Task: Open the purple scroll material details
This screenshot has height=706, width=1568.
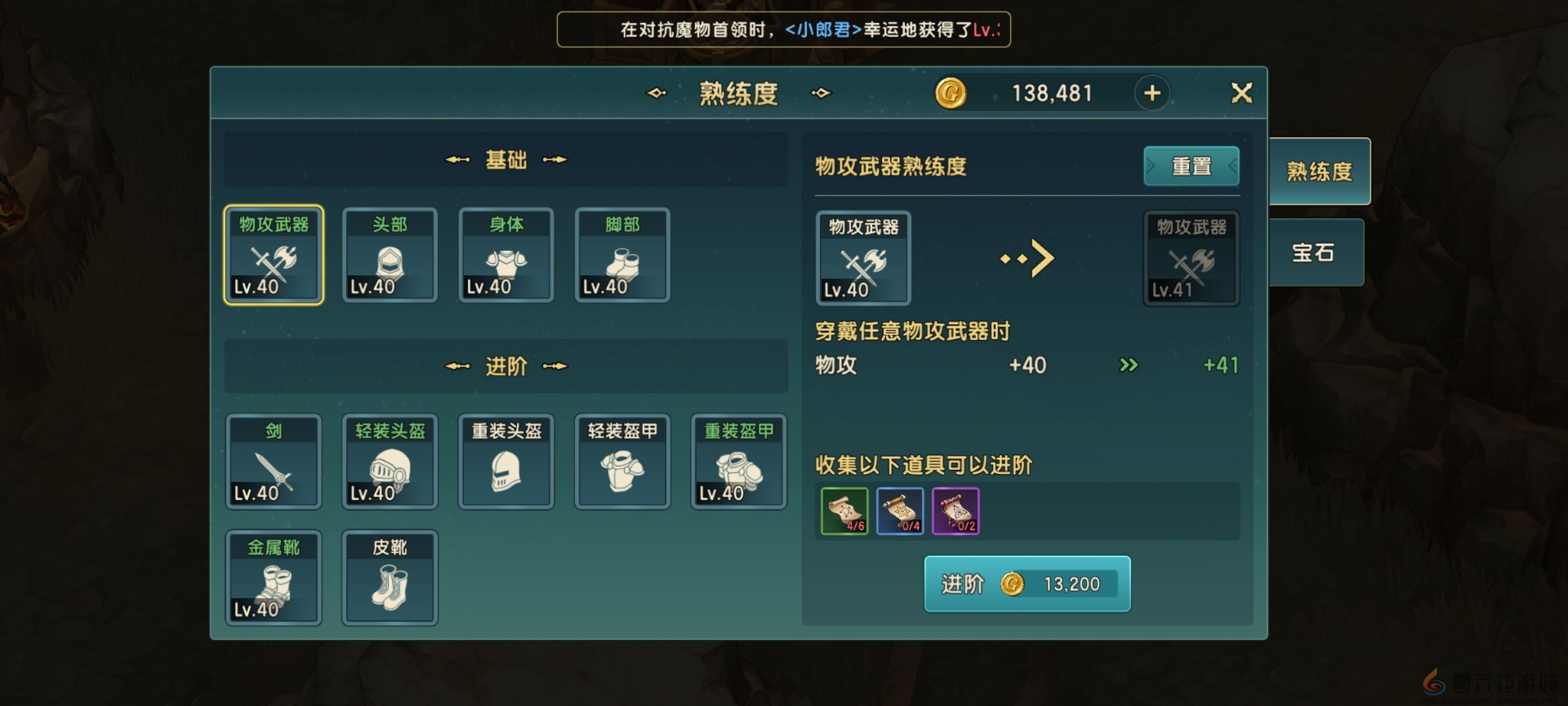Action: pos(956,512)
